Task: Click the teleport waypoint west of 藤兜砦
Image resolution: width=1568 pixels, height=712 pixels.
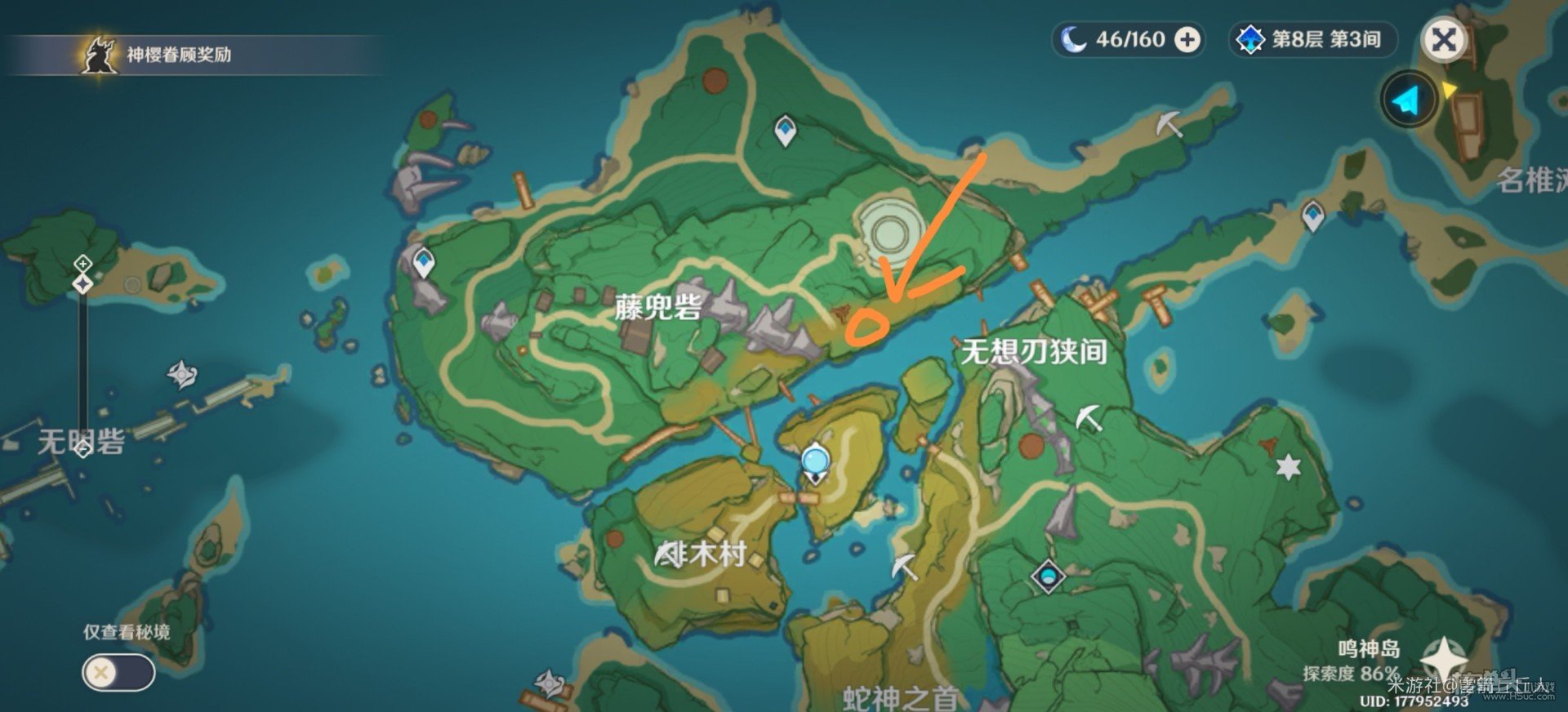Action: pos(423,260)
